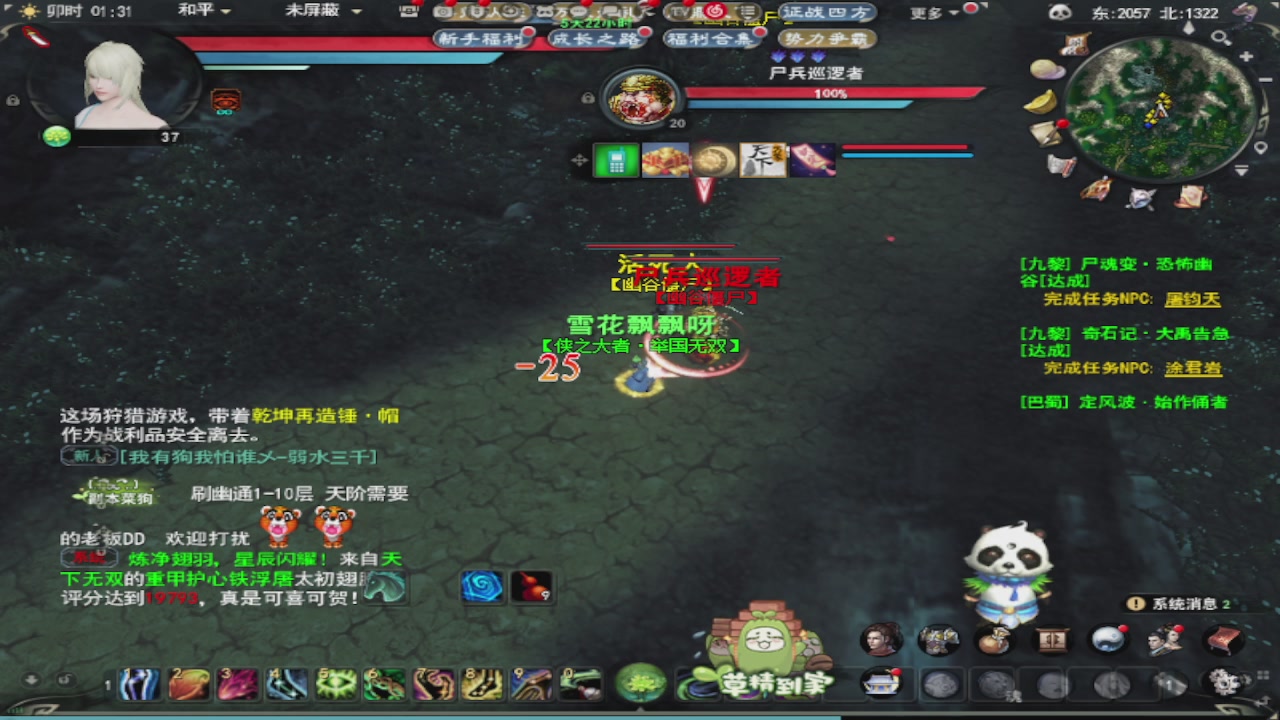The height and width of the screenshot is (720, 1280).
Task: Toggle the lock icon beside the target frame
Action: point(588,97)
